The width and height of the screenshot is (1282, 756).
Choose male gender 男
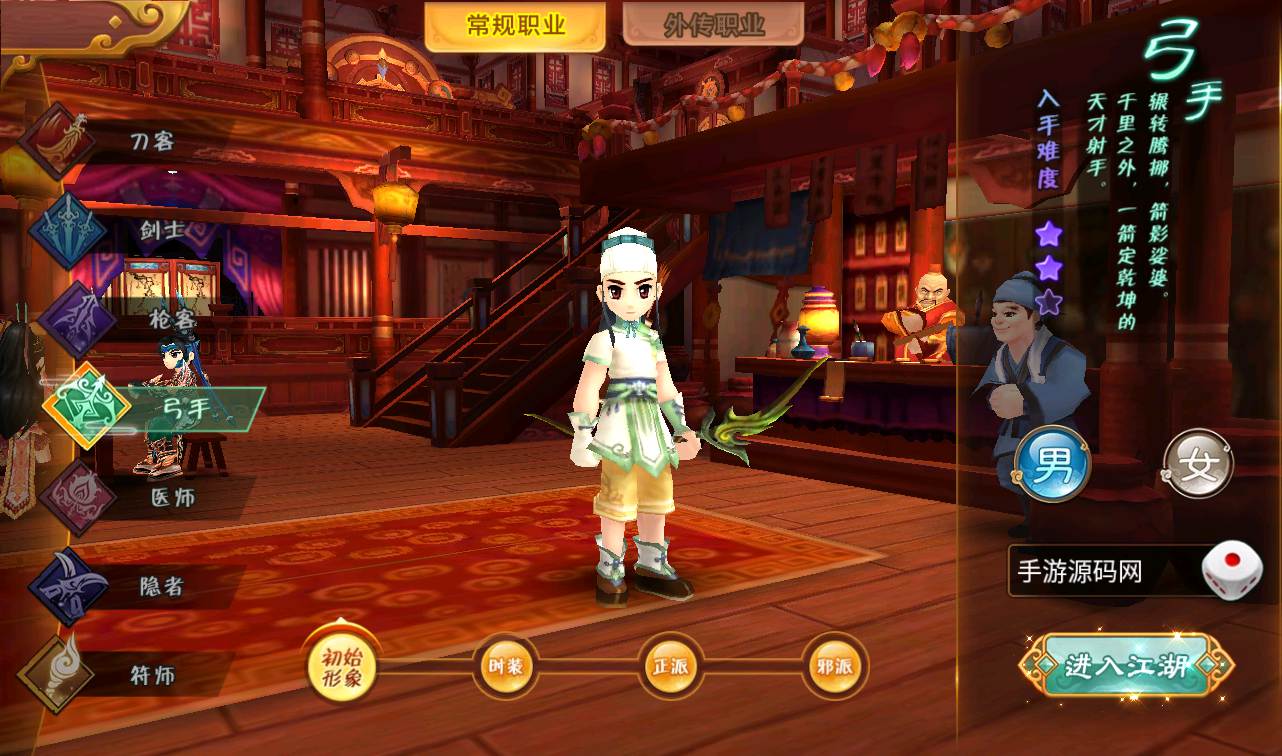(x=1051, y=465)
